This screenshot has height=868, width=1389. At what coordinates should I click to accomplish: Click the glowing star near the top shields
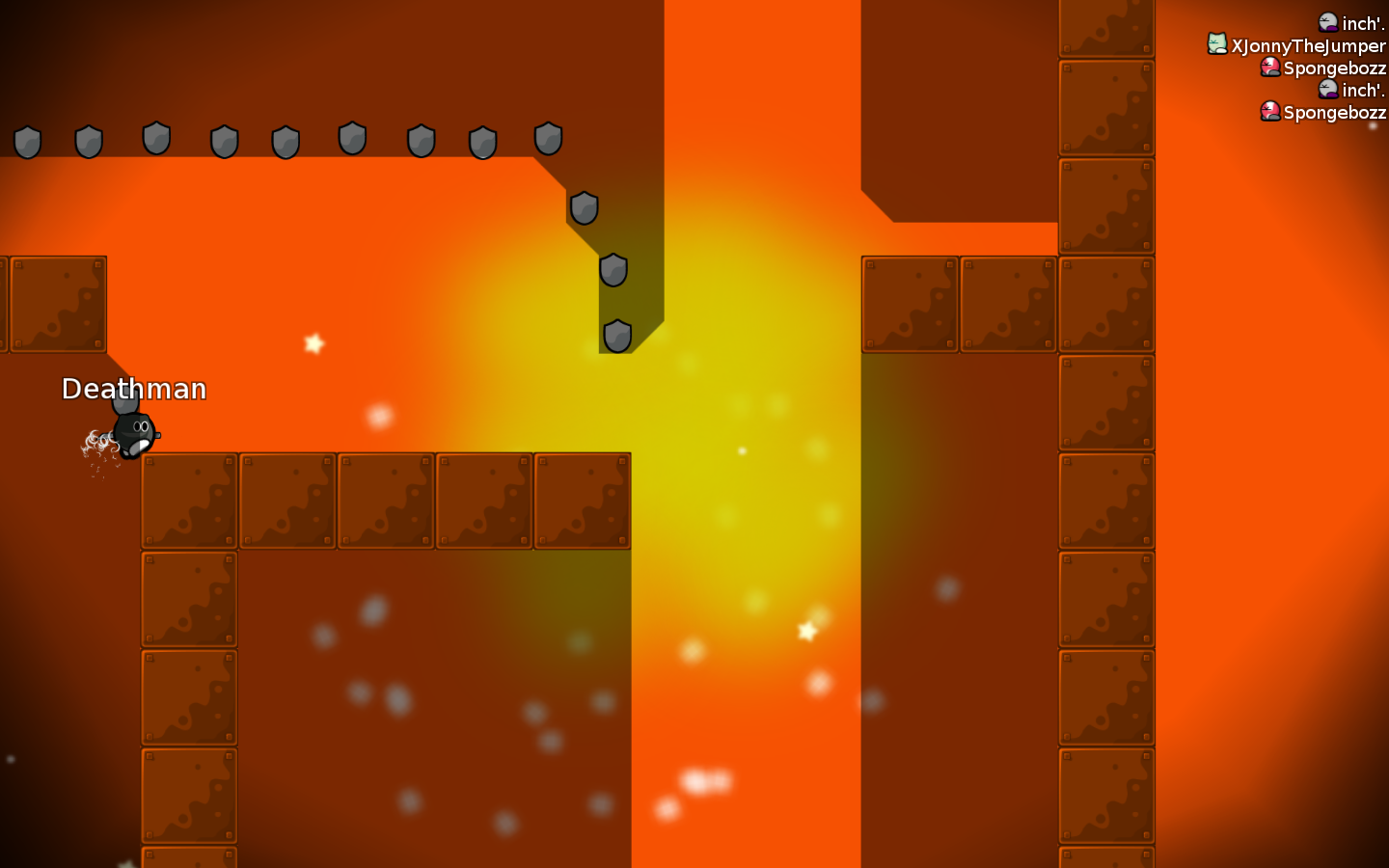tap(313, 342)
